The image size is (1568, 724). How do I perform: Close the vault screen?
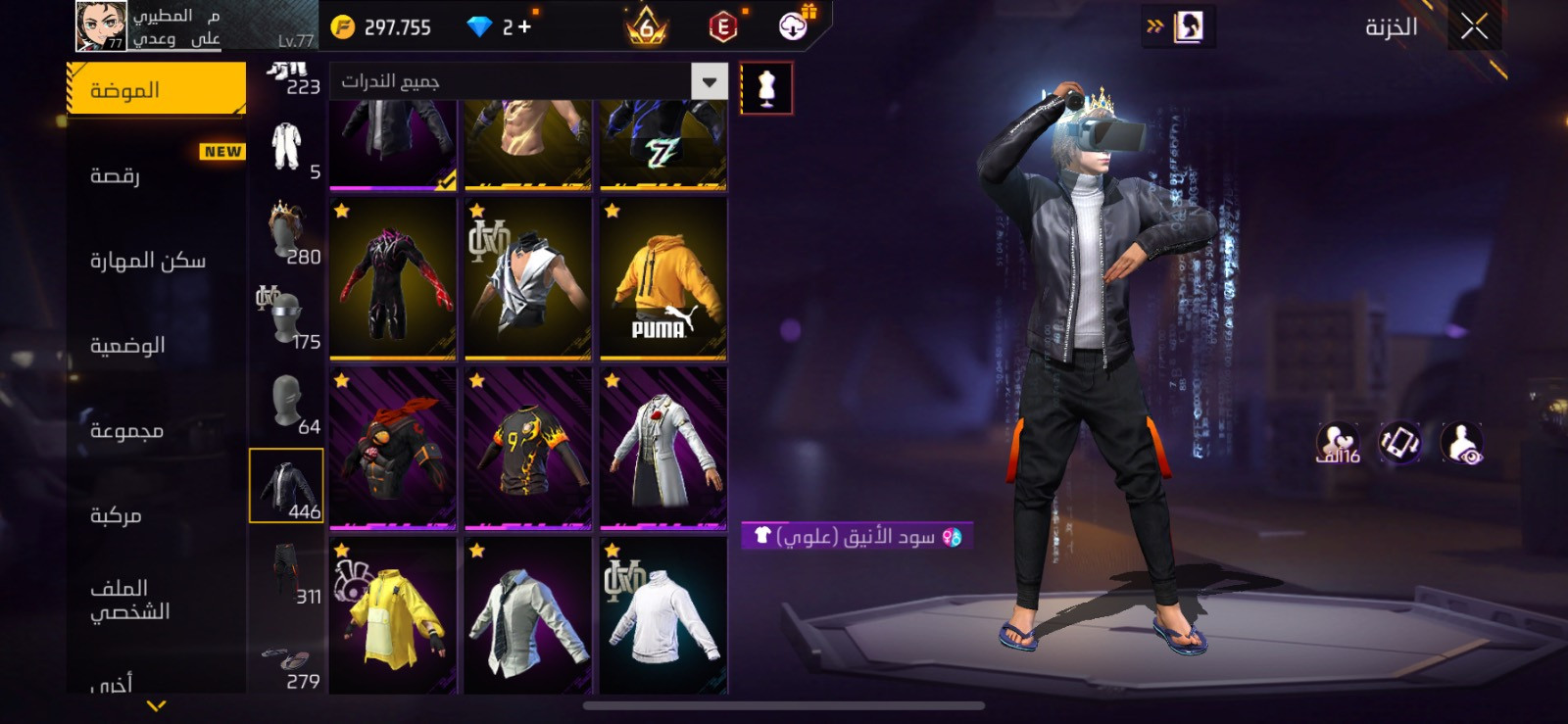tap(1474, 26)
